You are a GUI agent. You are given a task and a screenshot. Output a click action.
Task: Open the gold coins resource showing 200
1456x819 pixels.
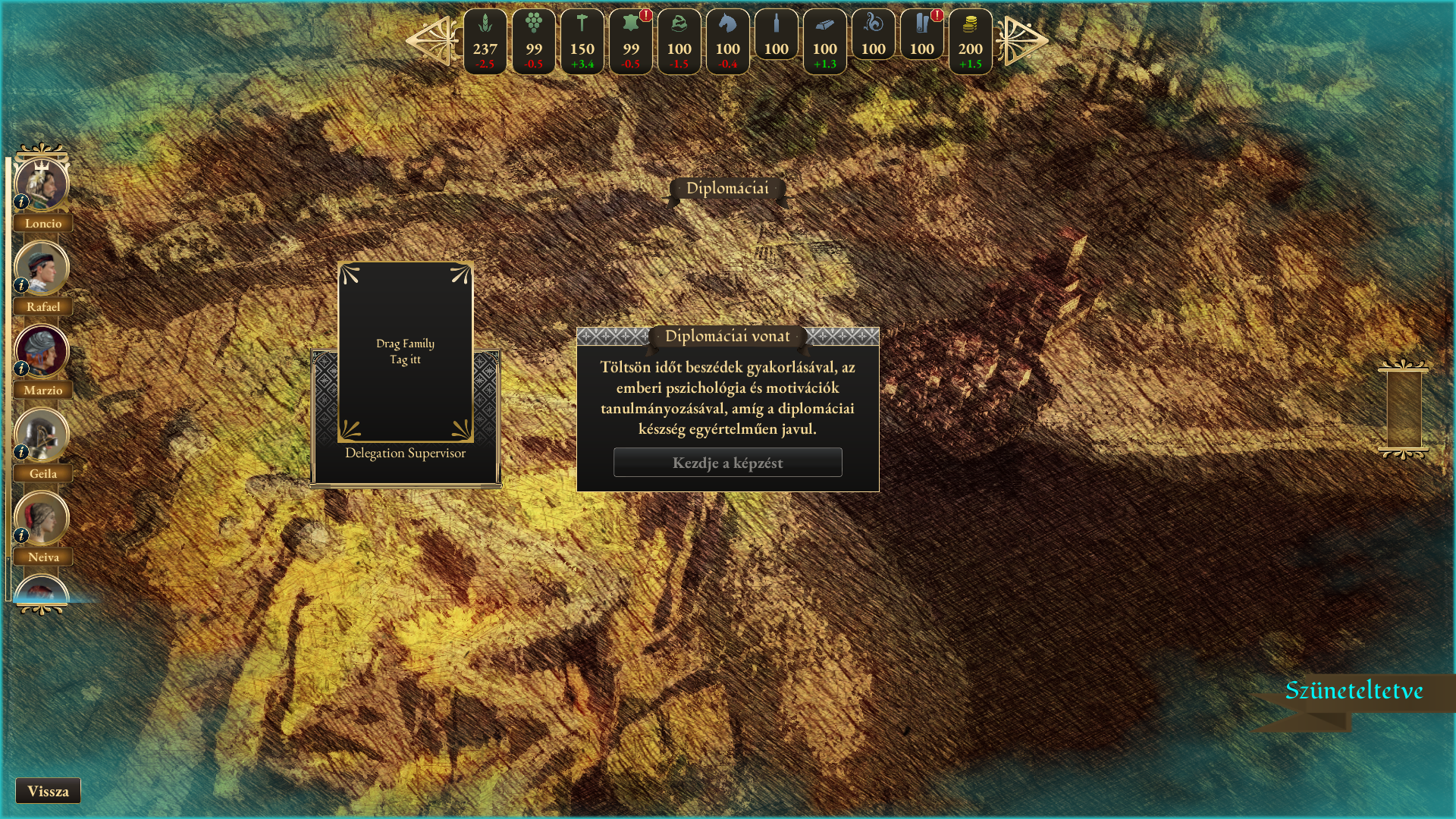[971, 41]
